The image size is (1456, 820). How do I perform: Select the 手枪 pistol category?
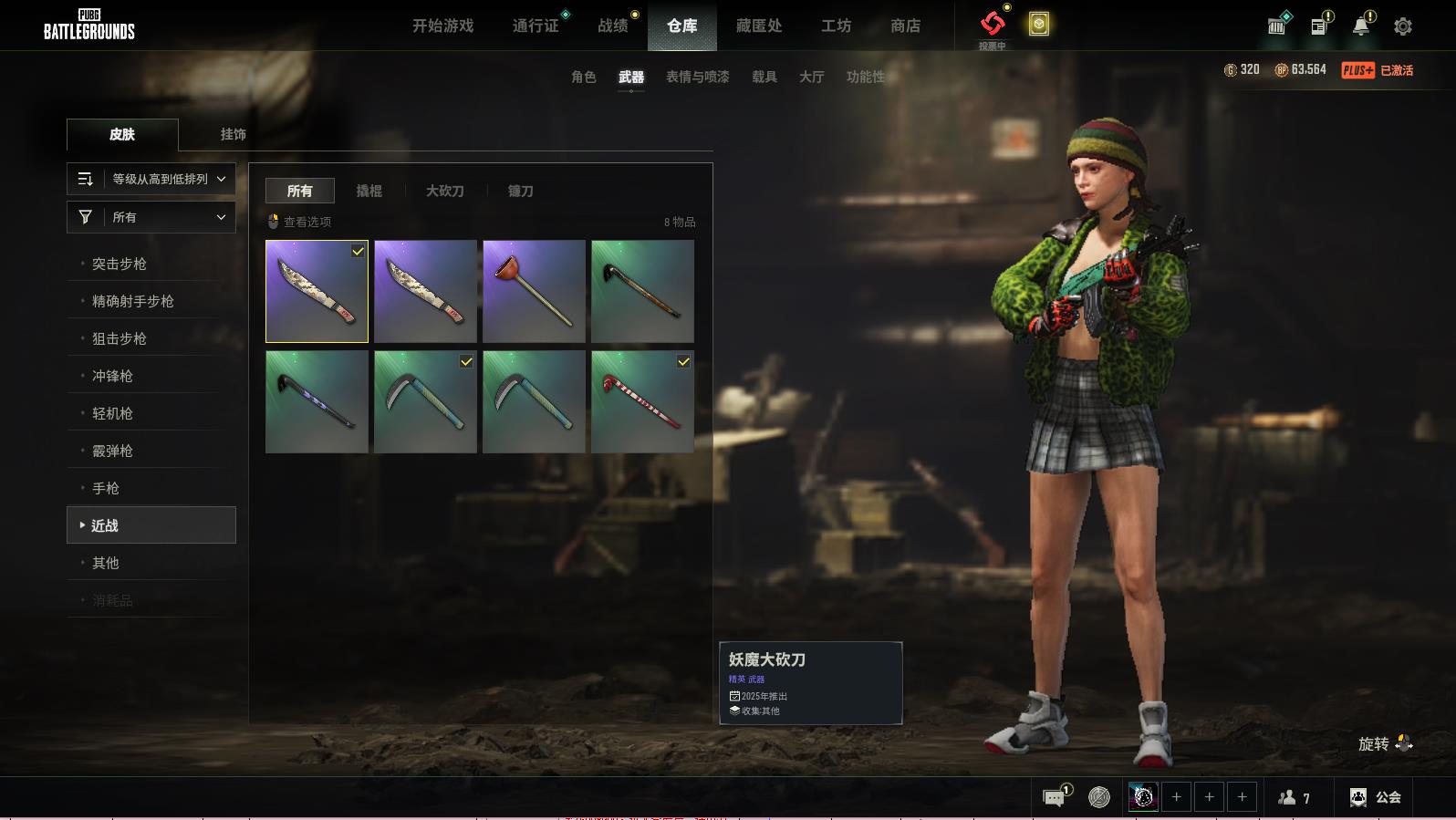point(106,488)
